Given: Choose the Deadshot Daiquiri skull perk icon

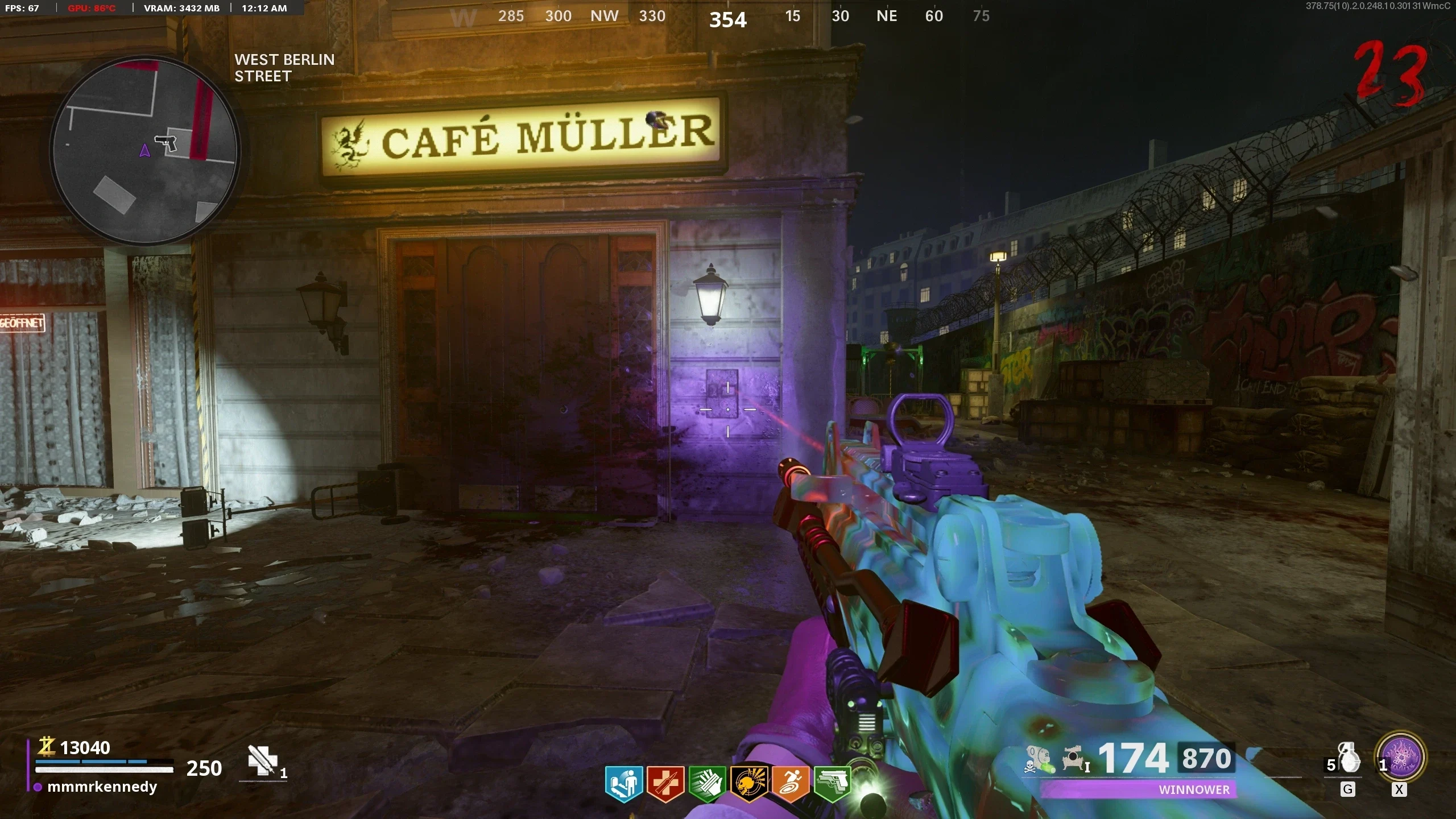Looking at the screenshot, I should point(749,784).
